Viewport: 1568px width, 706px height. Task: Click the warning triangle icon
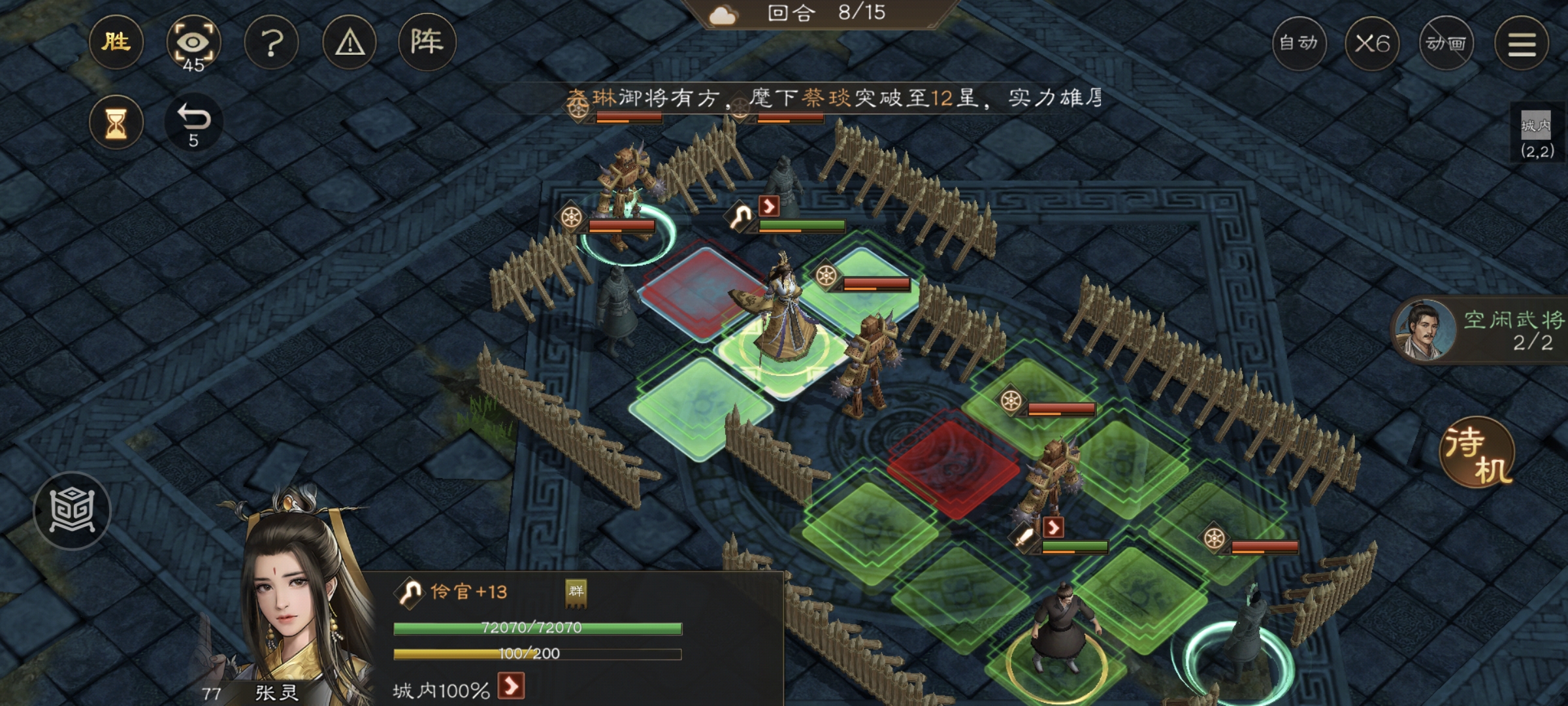tap(350, 43)
